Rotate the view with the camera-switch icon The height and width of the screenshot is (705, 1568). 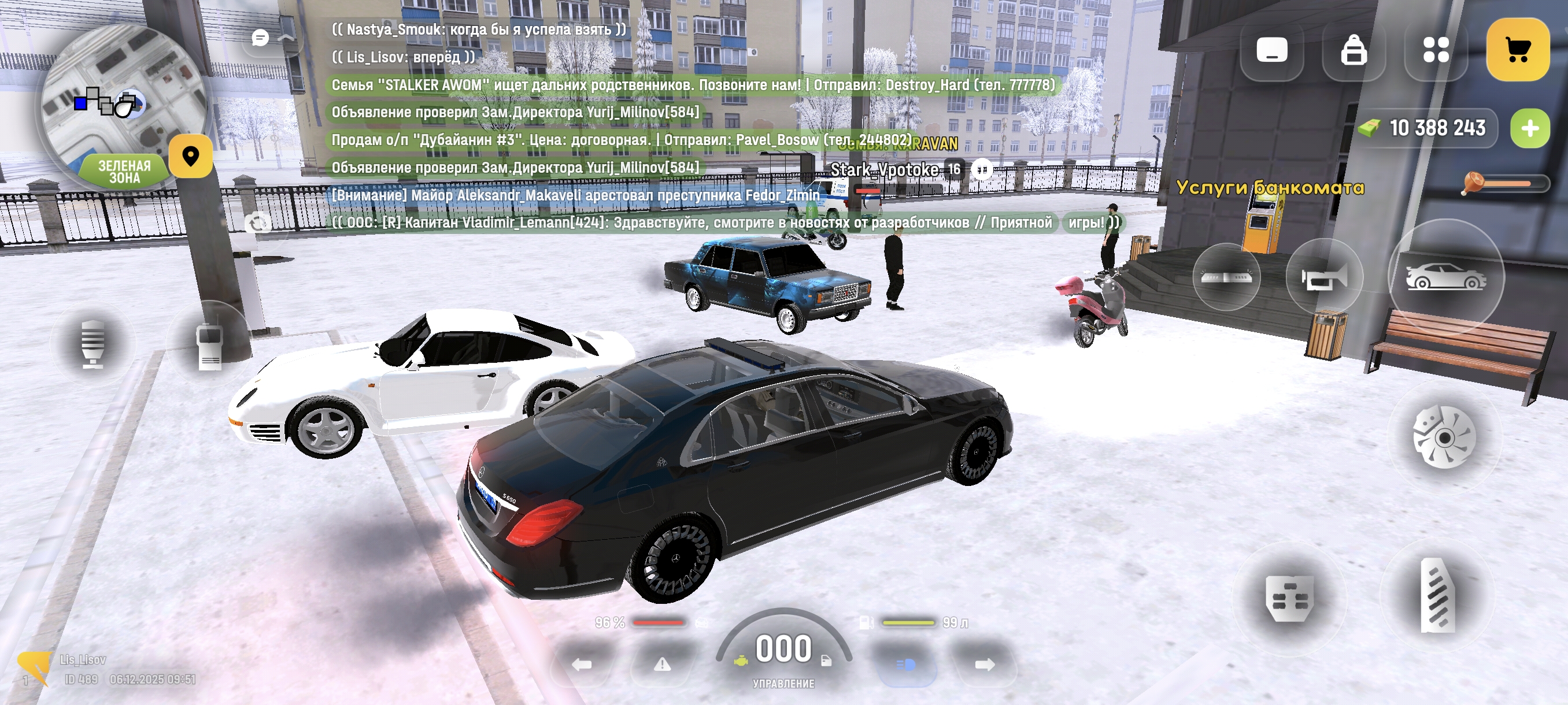click(x=258, y=223)
